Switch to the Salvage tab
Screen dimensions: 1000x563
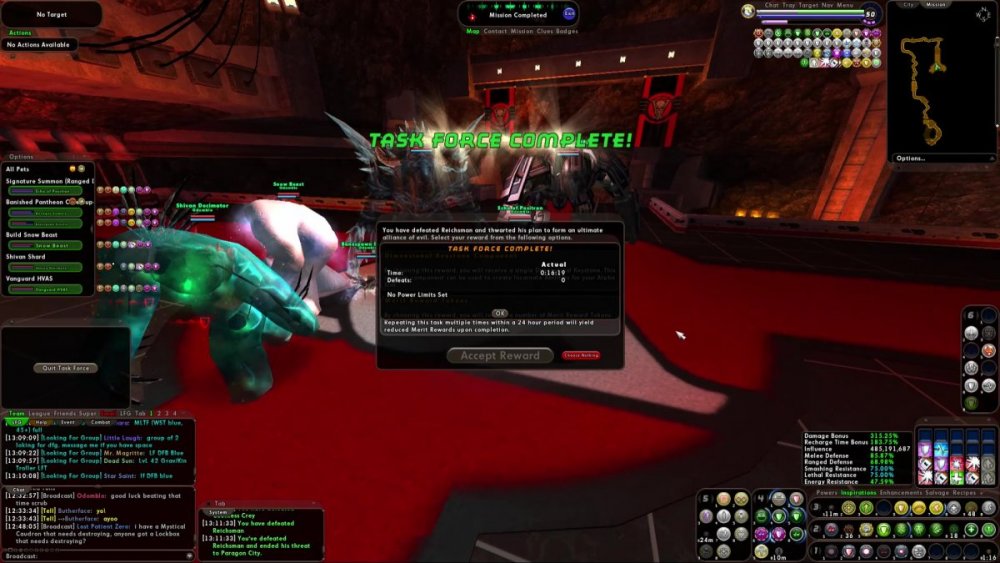pyautogui.click(x=932, y=493)
